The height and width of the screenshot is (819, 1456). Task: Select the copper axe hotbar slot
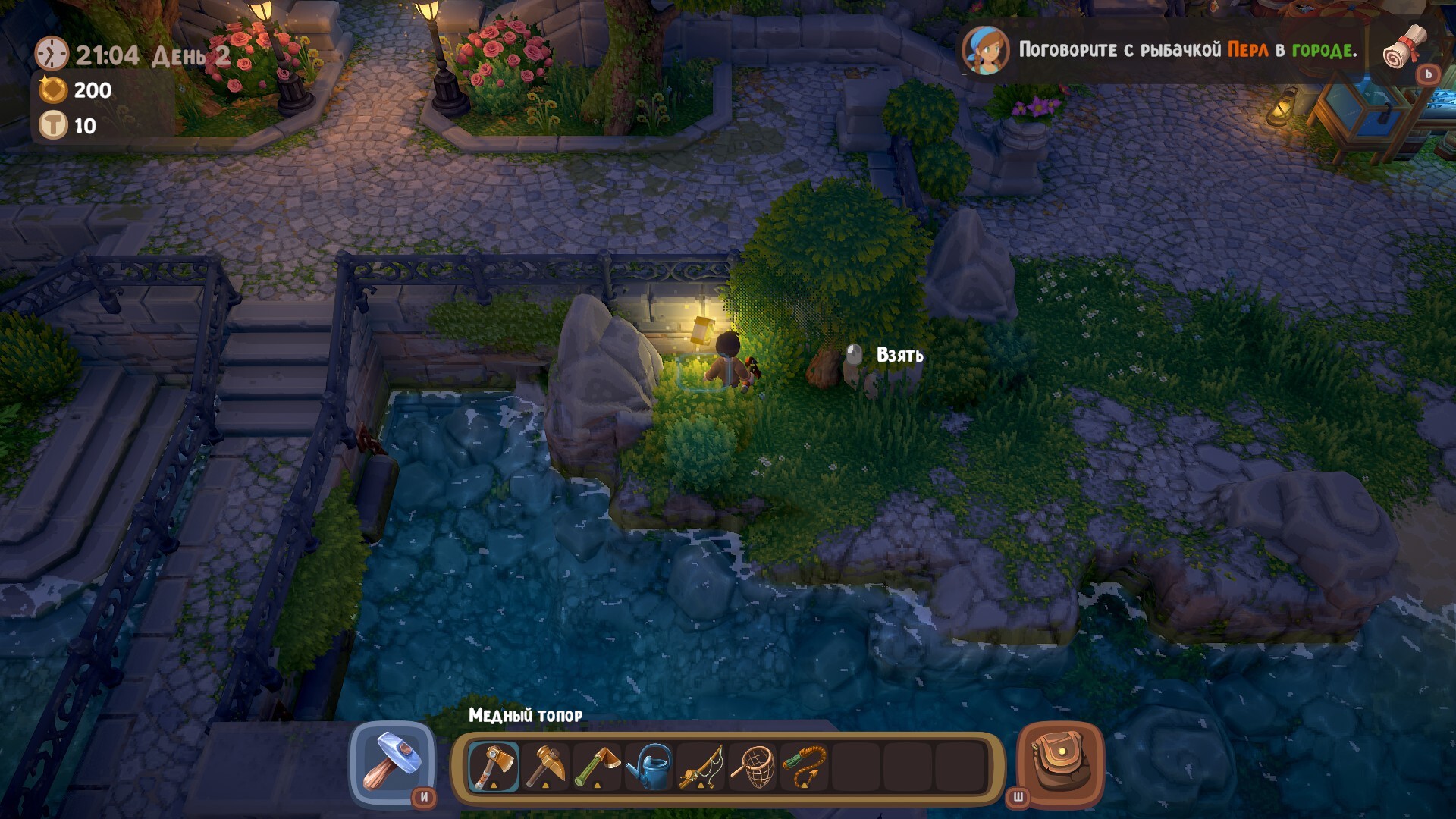(494, 767)
